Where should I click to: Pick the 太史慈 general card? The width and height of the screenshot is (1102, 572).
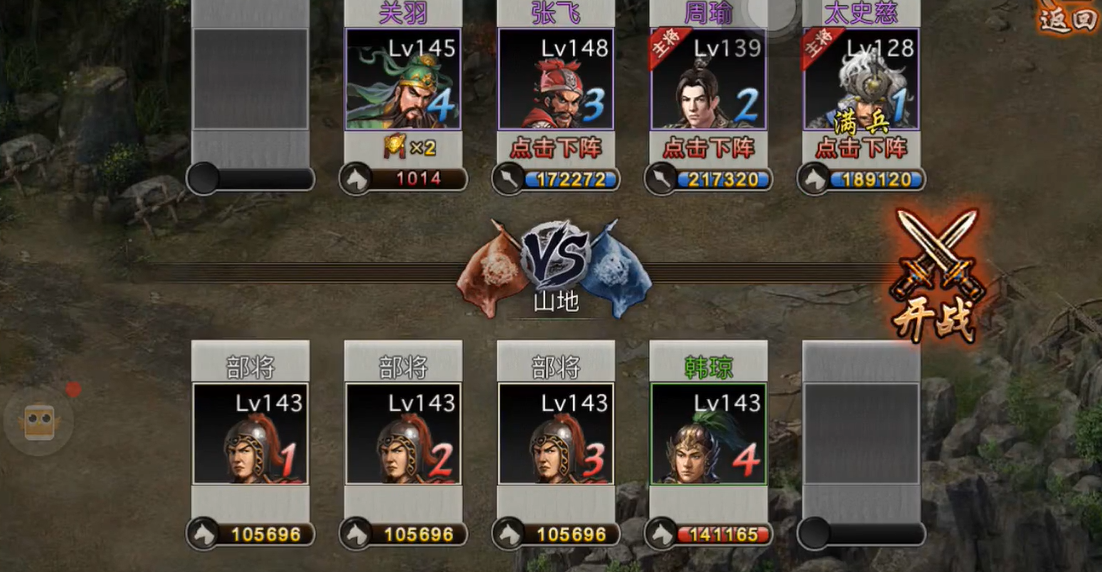[861, 80]
